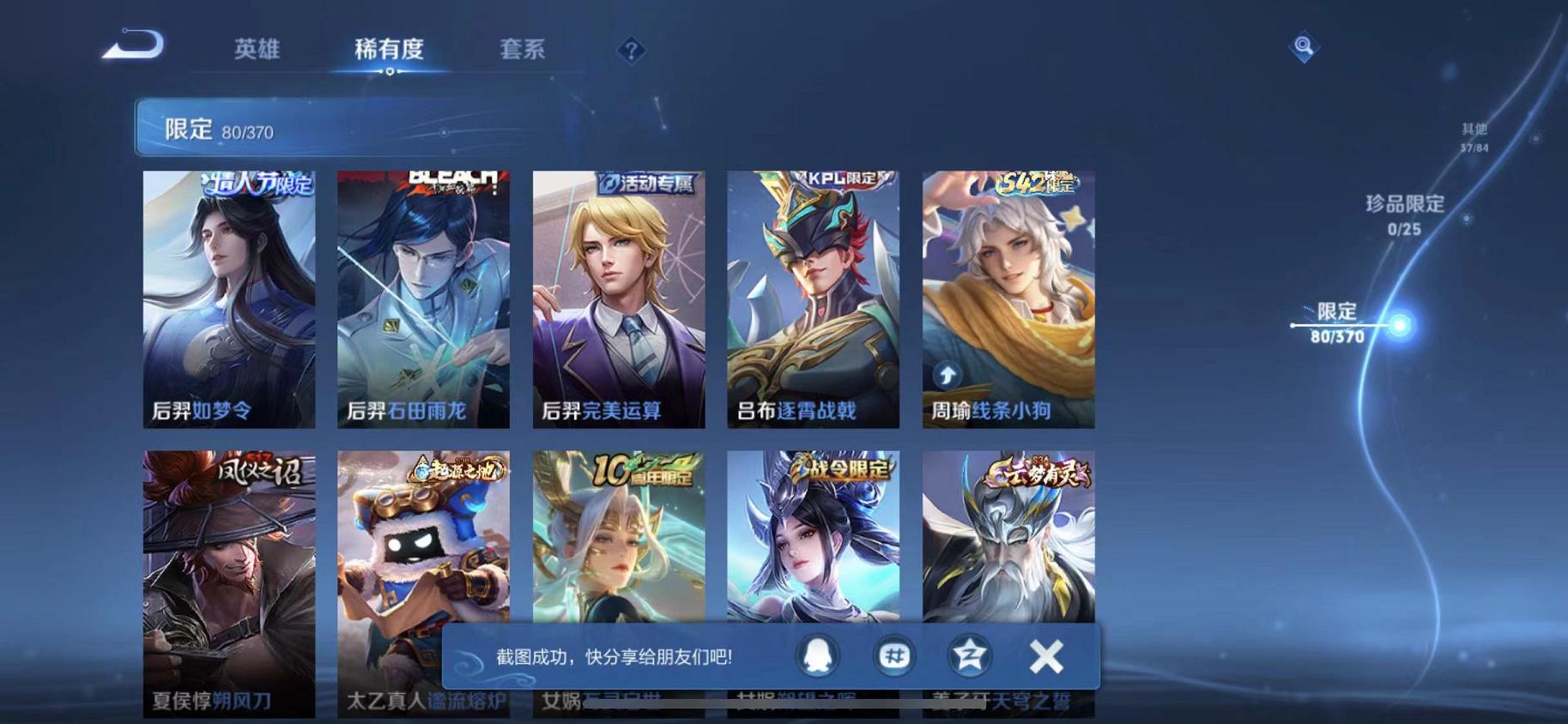Switch to the 英雄 tab
1568x724 pixels.
tap(257, 50)
